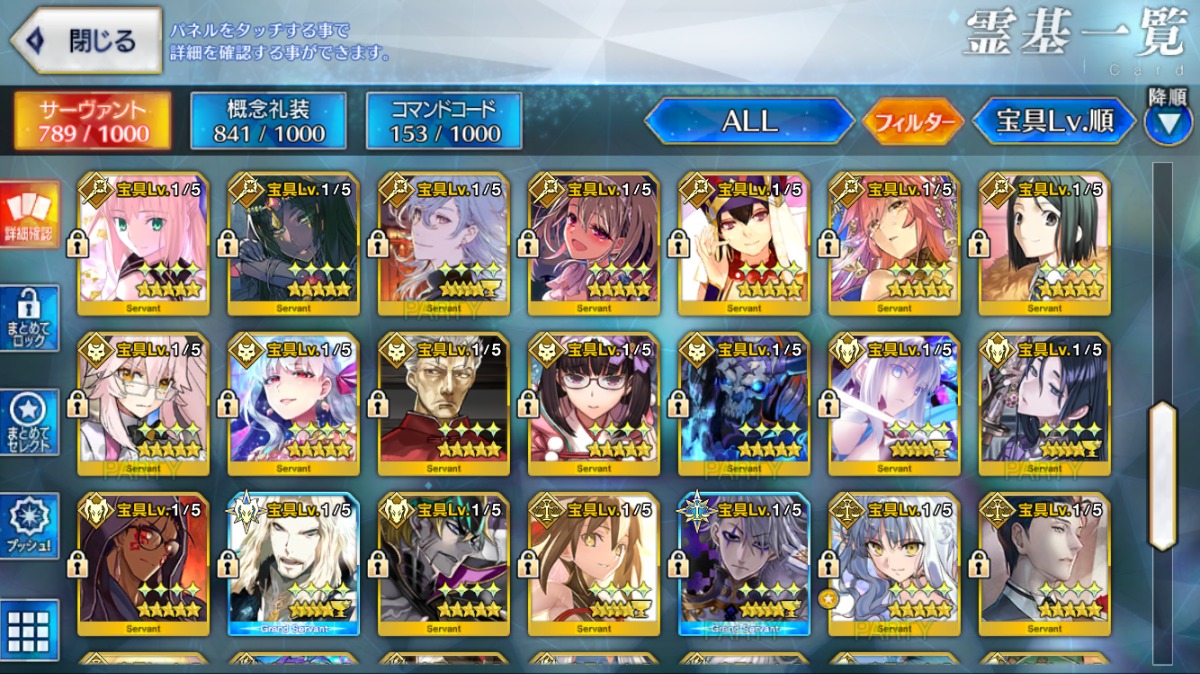The height and width of the screenshot is (674, 1200).
Task: Choose the まとめてセレクト bulk select button
Action: click(29, 421)
